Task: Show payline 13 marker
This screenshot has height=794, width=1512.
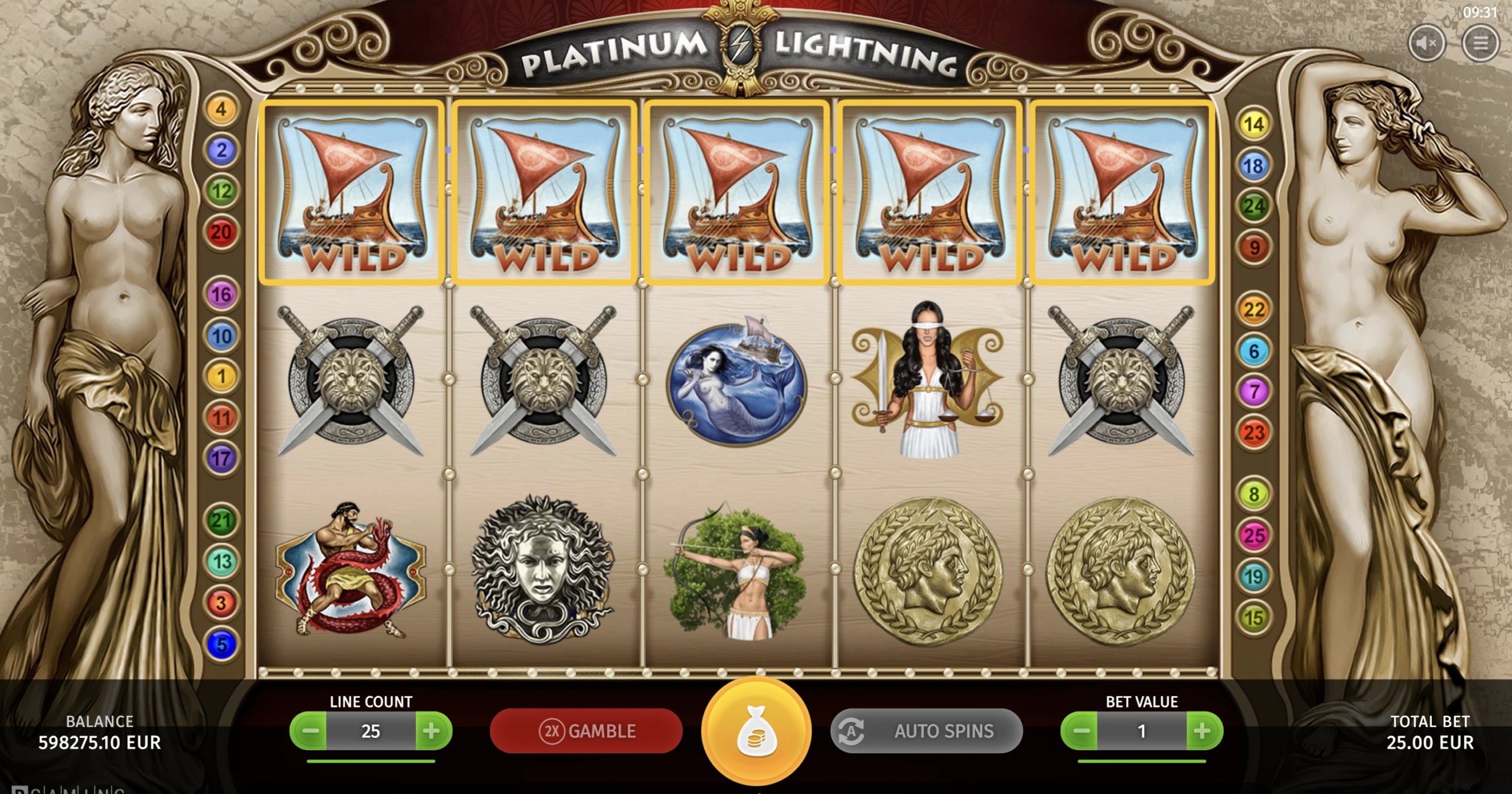Action: (x=221, y=561)
